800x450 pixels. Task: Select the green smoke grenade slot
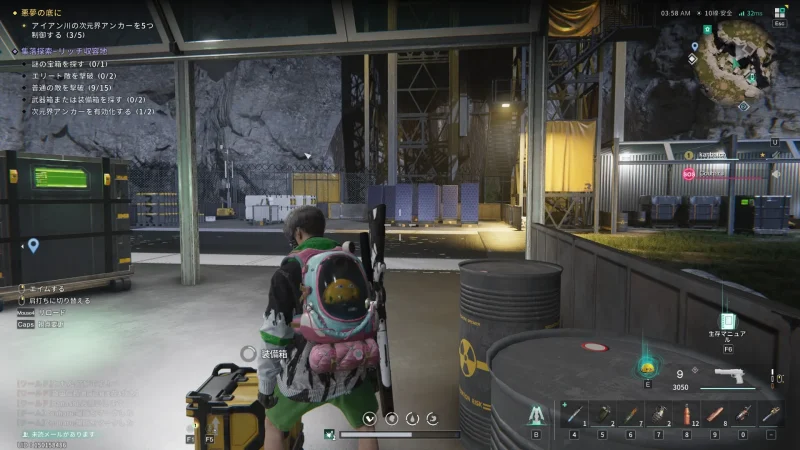click(604, 412)
